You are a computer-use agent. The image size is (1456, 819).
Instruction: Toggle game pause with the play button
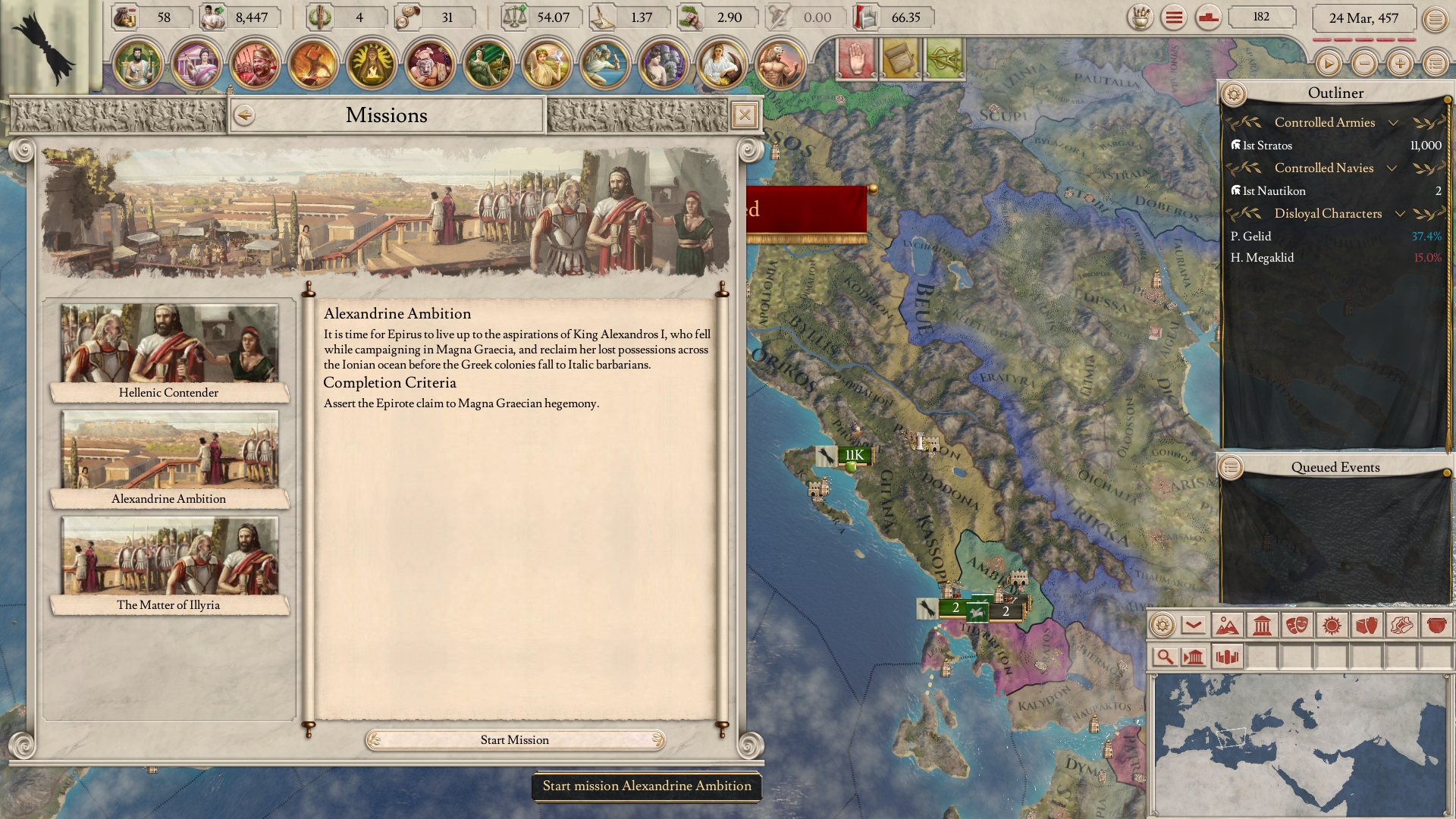(x=1328, y=64)
